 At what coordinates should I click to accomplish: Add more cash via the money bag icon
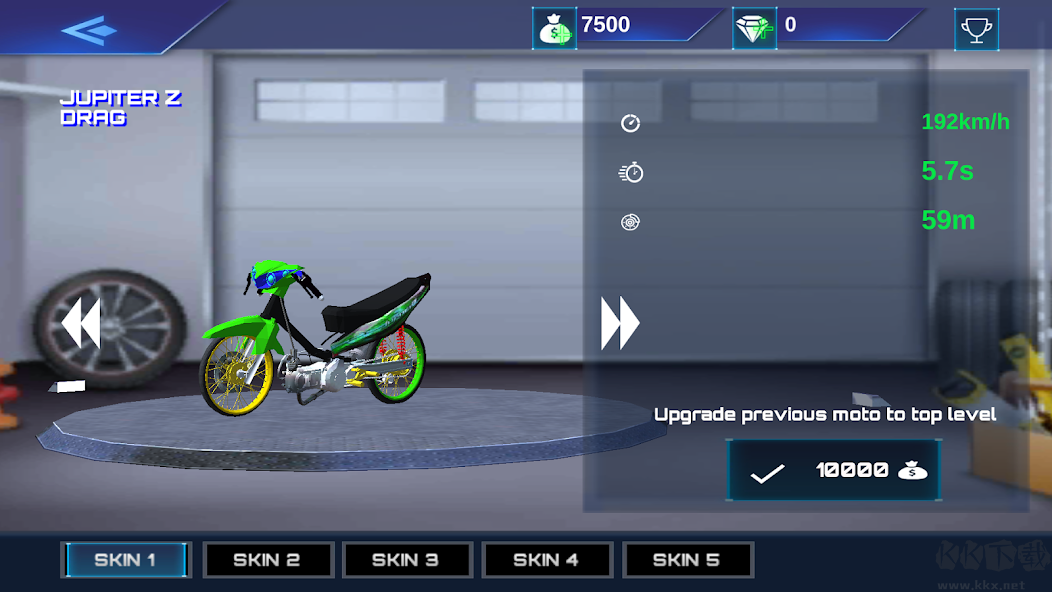coord(554,28)
